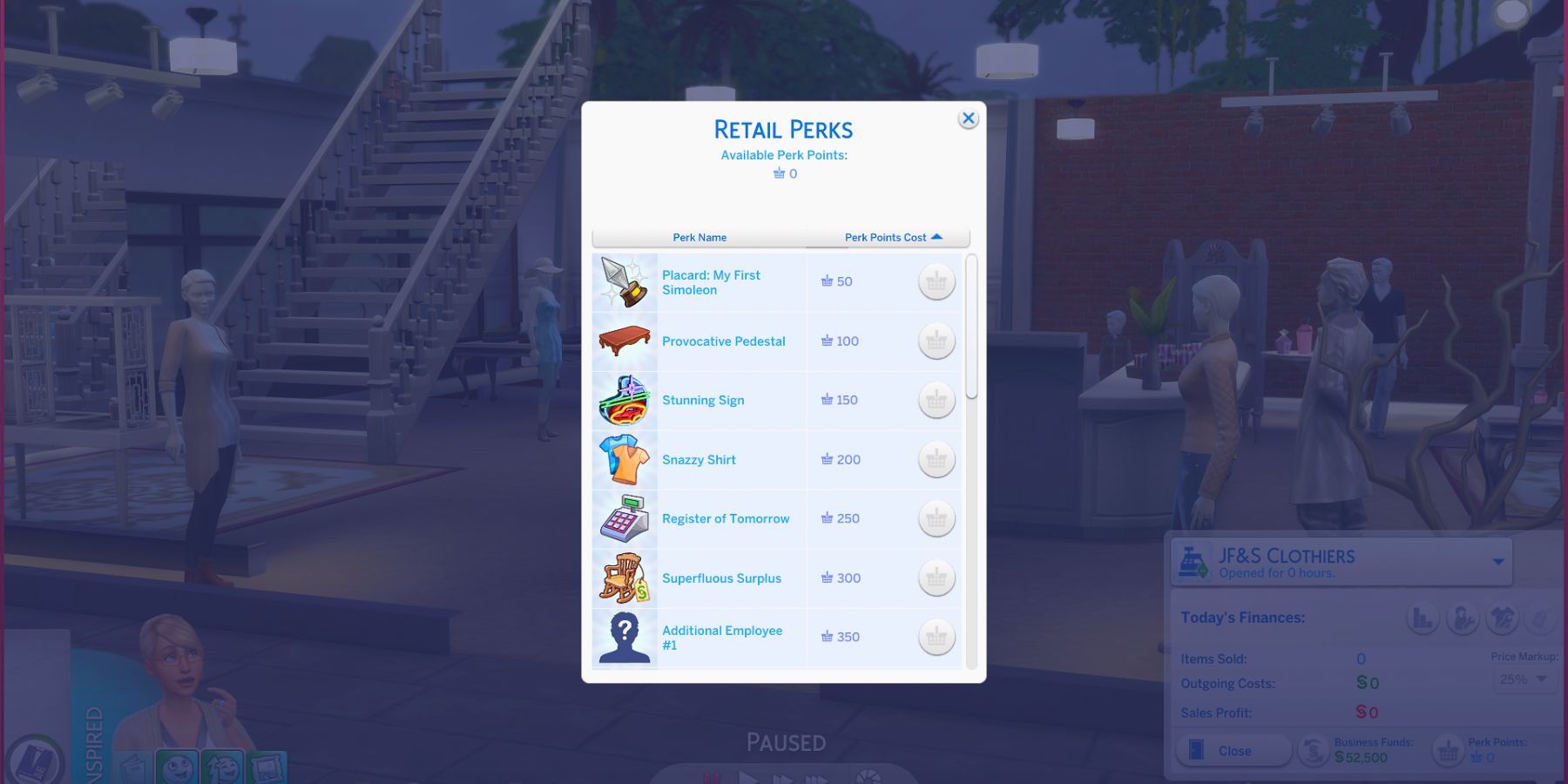Click the Perk Points basket icon near balance
This screenshot has height=784, width=1568.
coord(1449,750)
